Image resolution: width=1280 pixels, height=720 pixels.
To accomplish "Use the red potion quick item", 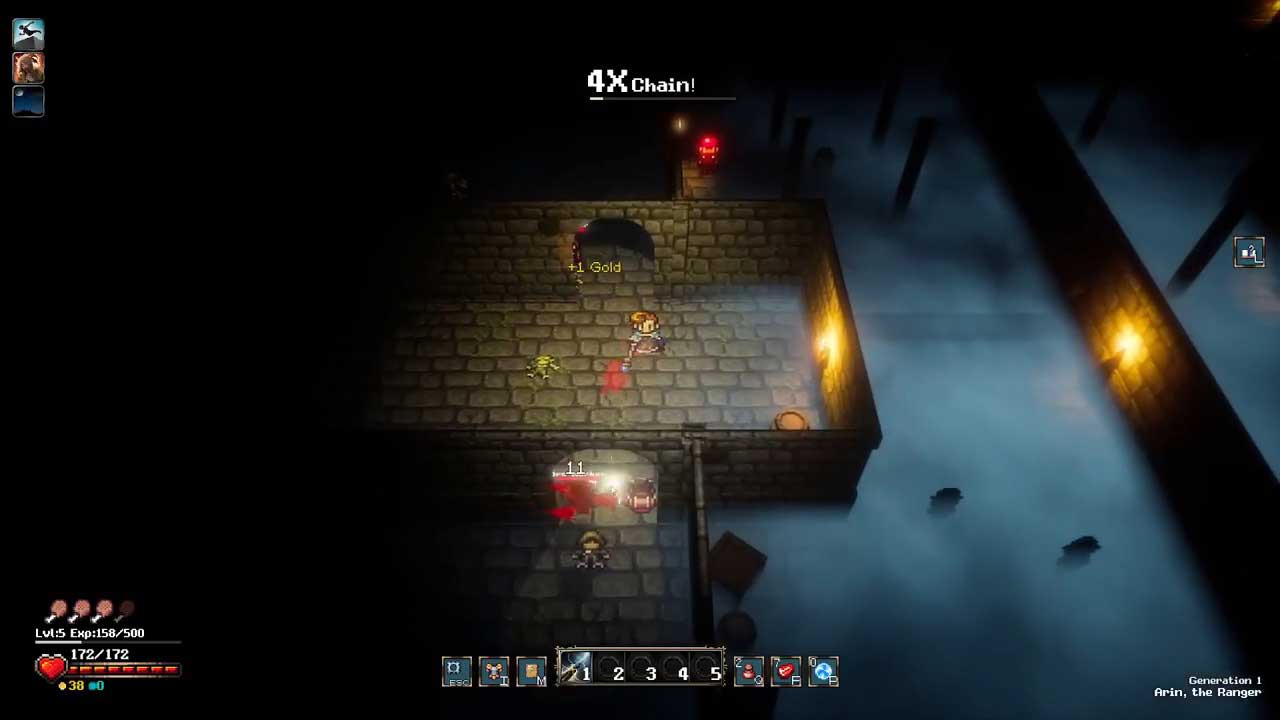I will [x=748, y=671].
